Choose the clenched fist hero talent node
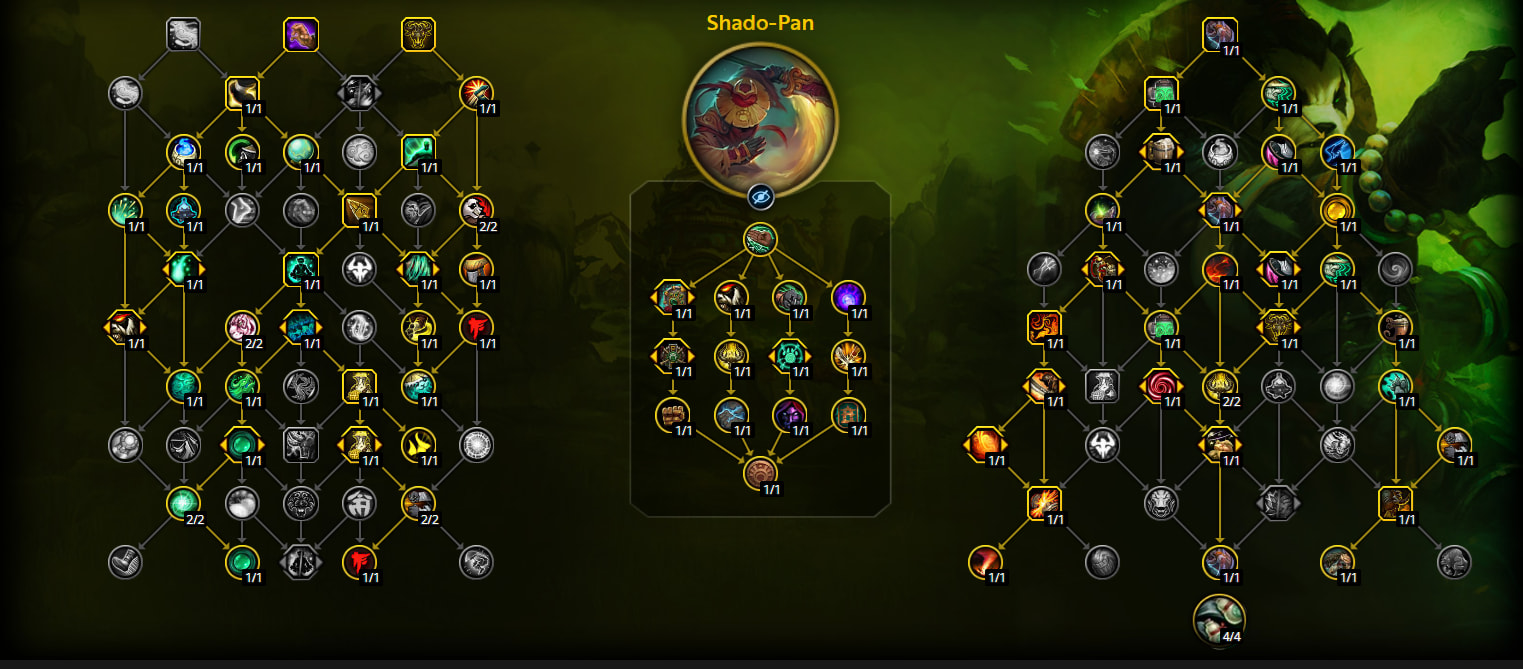Screen dimensions: 1523x669 [x=672, y=414]
